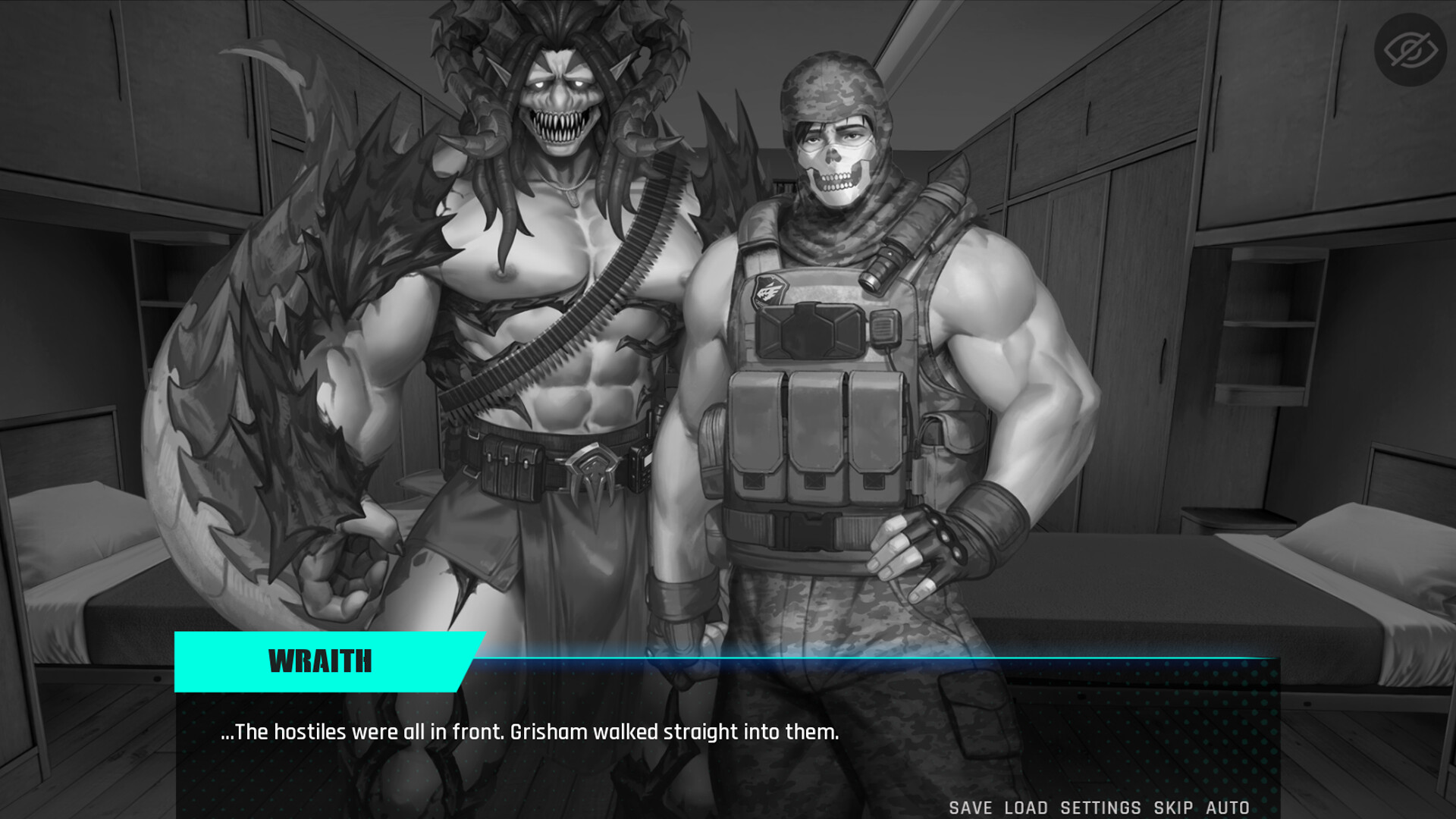The image size is (1456, 819).
Task: Open the load game panel
Action: pos(1027,808)
